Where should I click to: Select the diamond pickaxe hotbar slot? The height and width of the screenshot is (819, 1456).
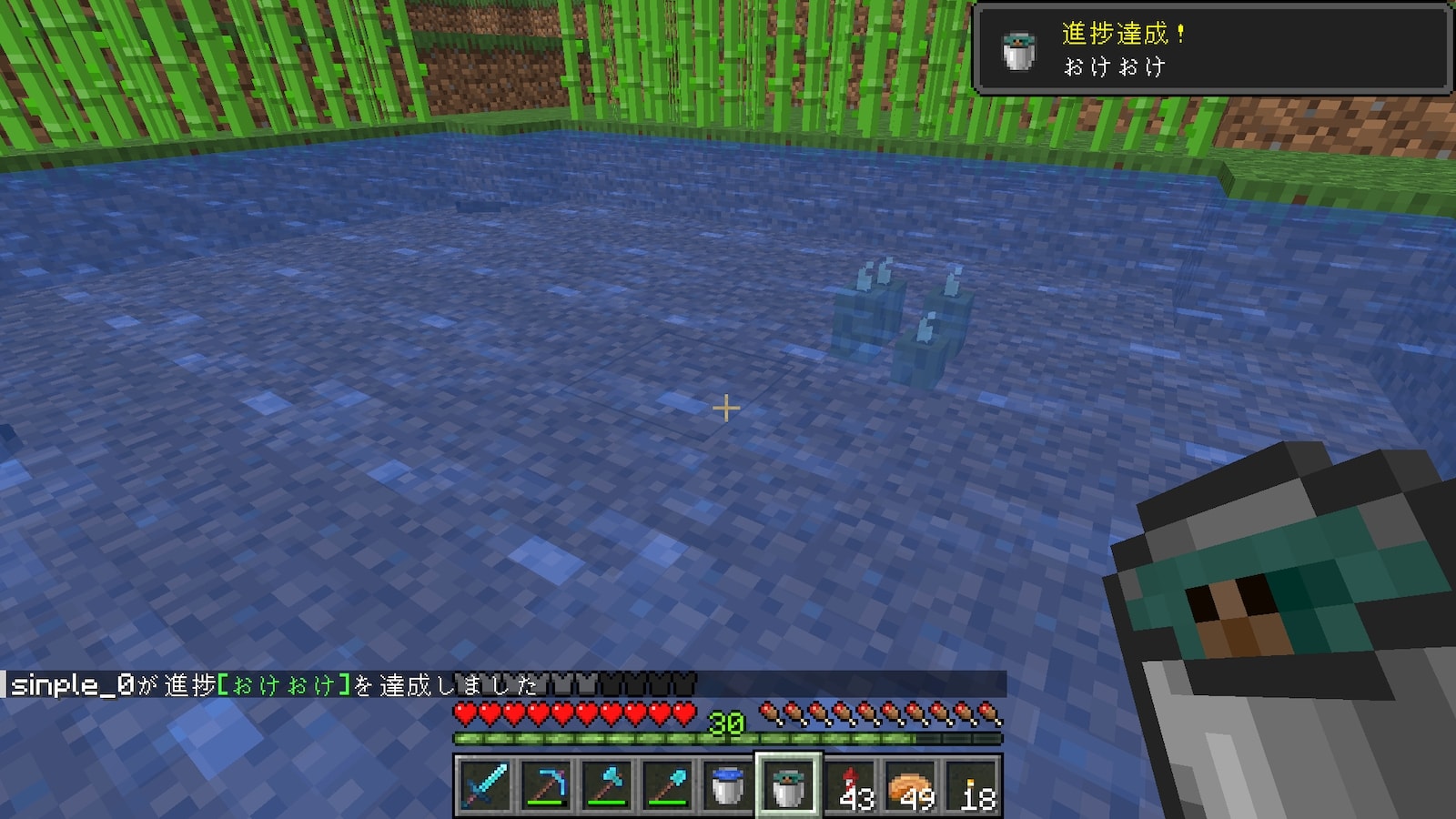(545, 786)
